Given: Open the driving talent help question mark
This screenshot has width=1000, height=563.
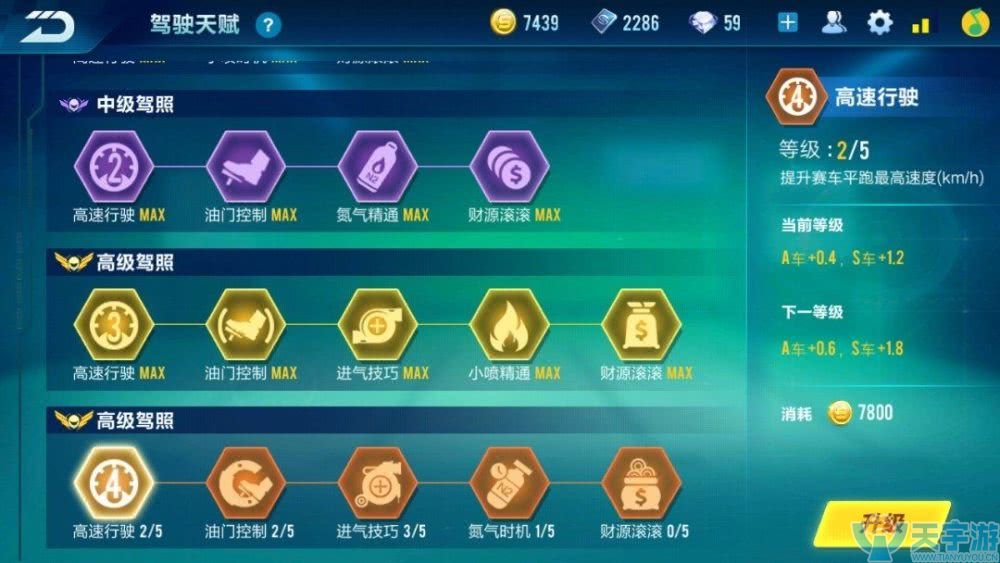Looking at the screenshot, I should (268, 25).
